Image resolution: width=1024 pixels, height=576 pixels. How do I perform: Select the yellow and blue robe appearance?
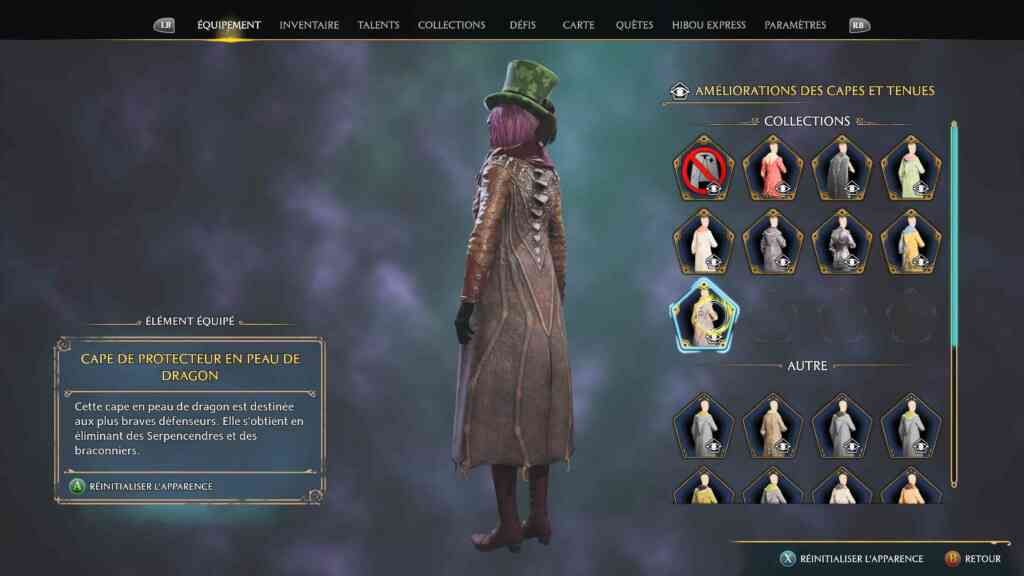pos(911,241)
